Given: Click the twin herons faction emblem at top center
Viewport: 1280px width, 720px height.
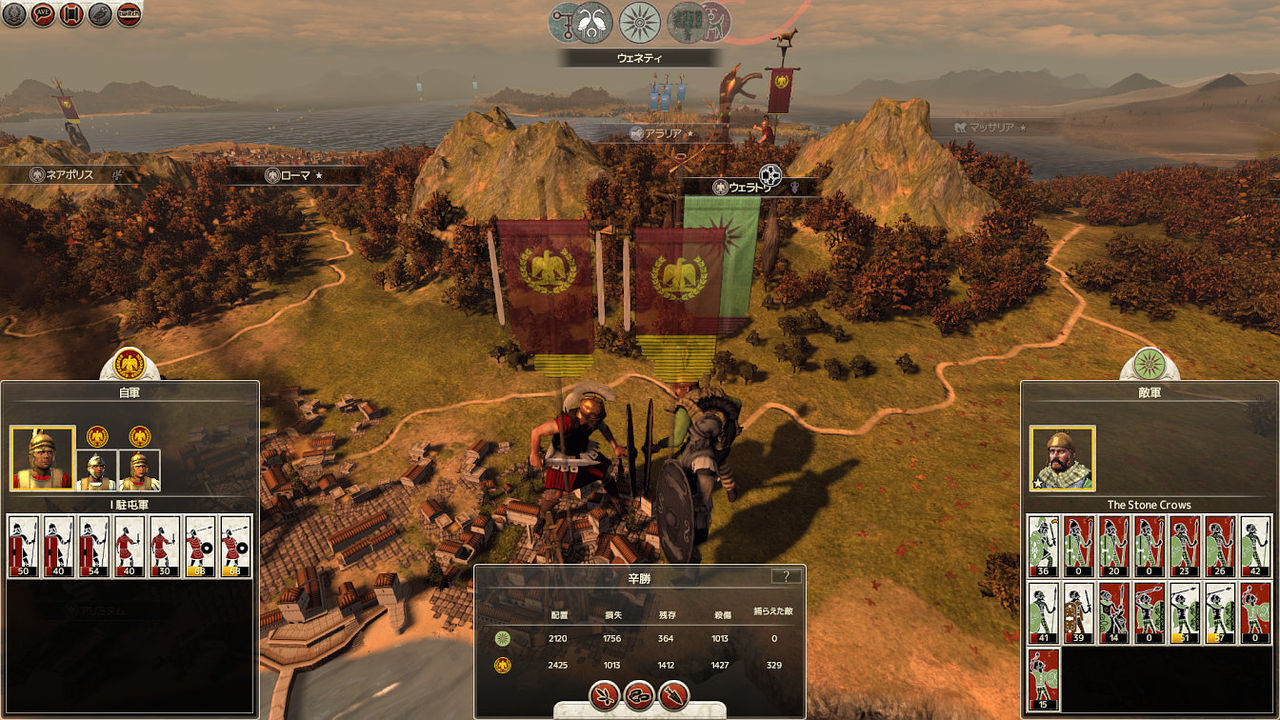Looking at the screenshot, I should [x=590, y=20].
